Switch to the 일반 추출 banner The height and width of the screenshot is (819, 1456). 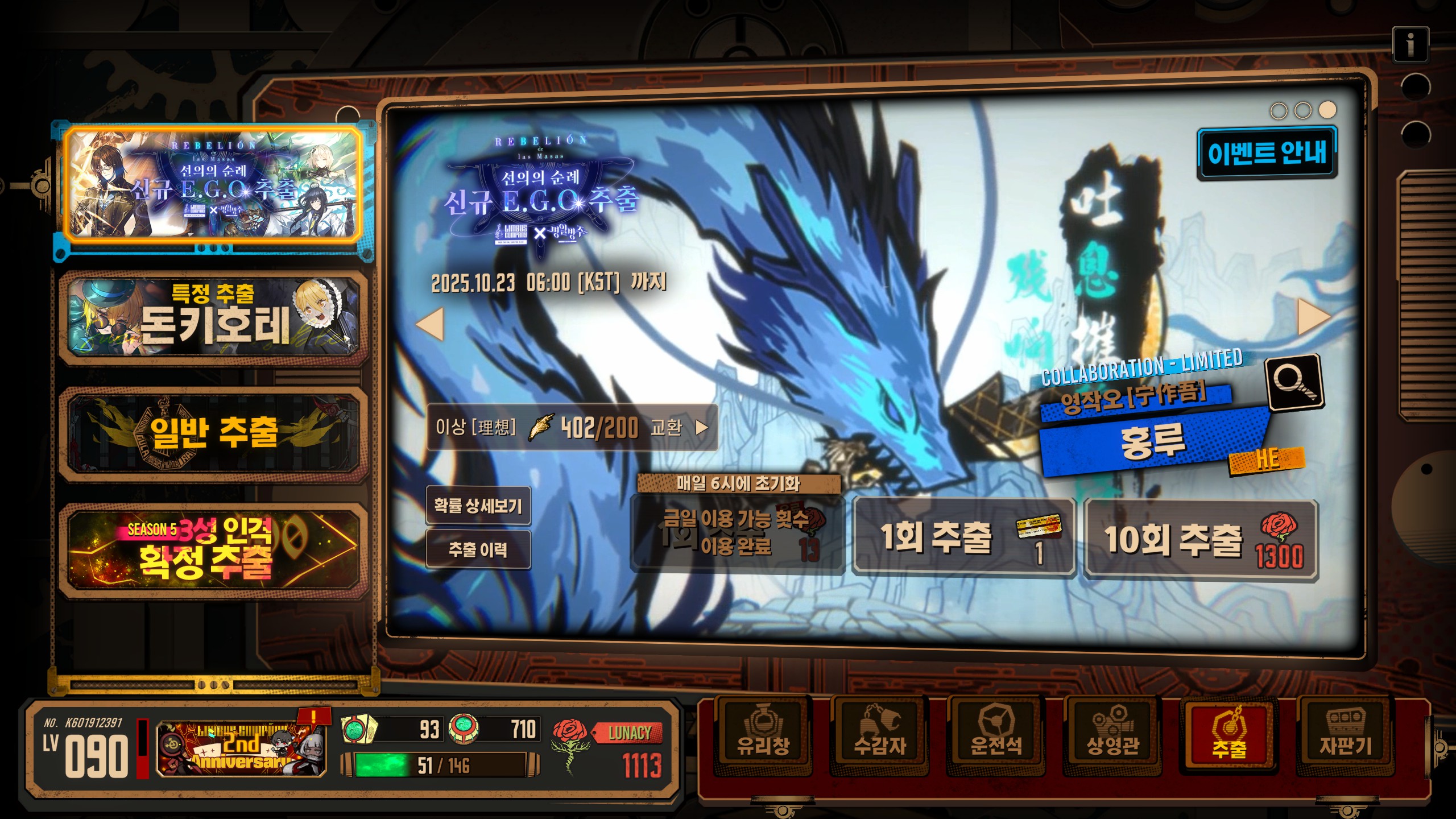pyautogui.click(x=213, y=435)
